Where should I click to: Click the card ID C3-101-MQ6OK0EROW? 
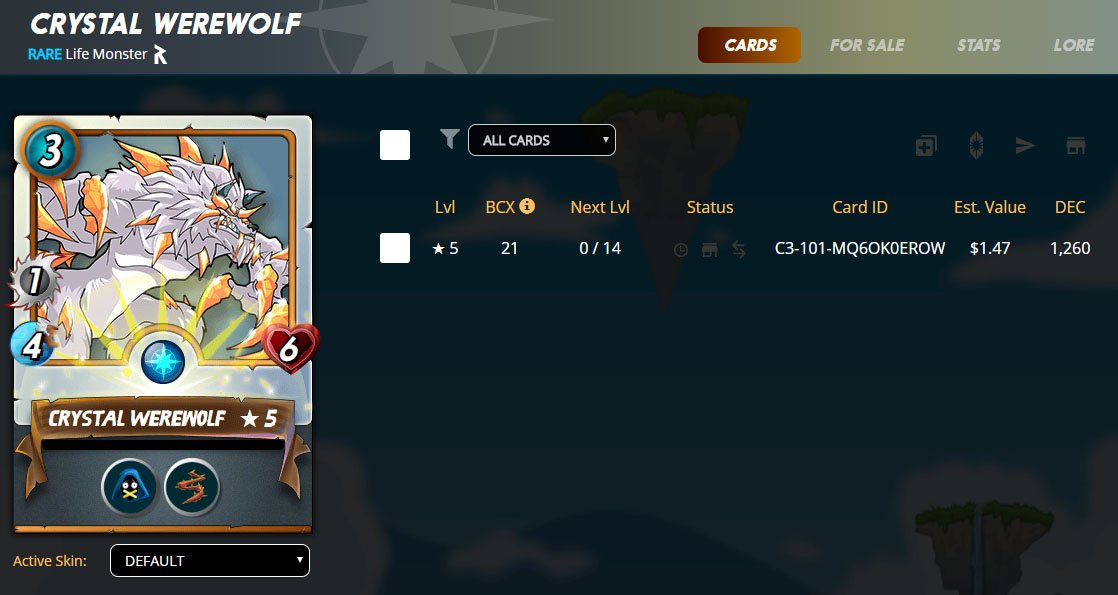(859, 248)
